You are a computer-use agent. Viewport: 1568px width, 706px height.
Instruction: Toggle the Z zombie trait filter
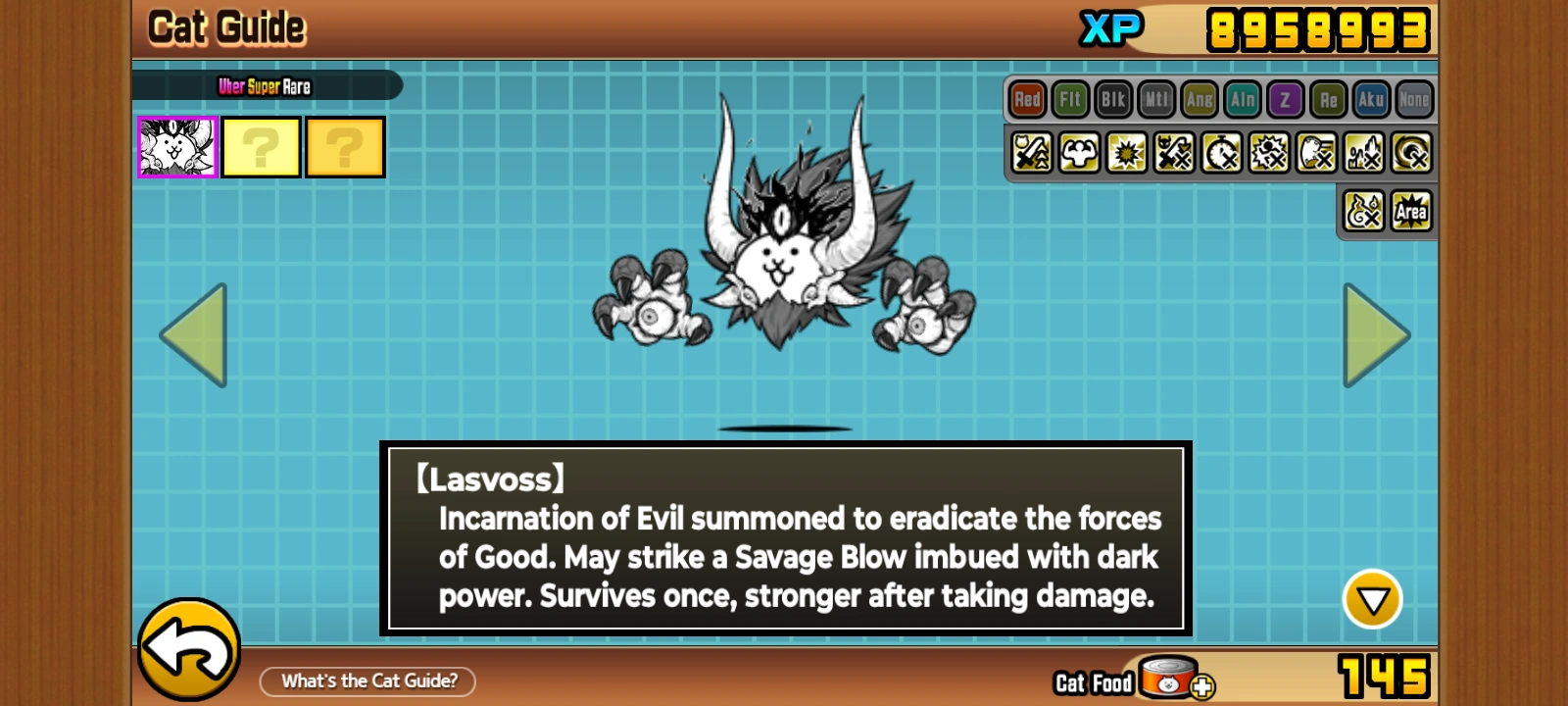tap(1285, 99)
